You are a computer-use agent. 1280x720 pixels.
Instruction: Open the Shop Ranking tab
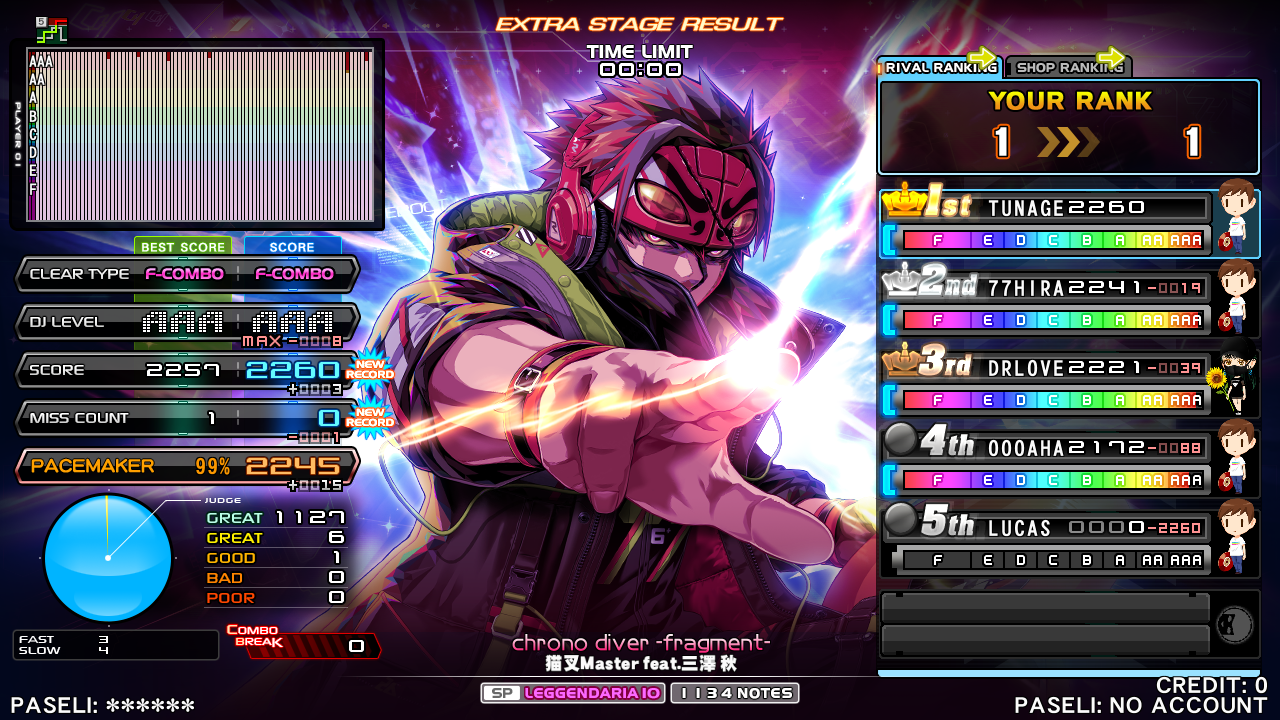pyautogui.click(x=1067, y=67)
